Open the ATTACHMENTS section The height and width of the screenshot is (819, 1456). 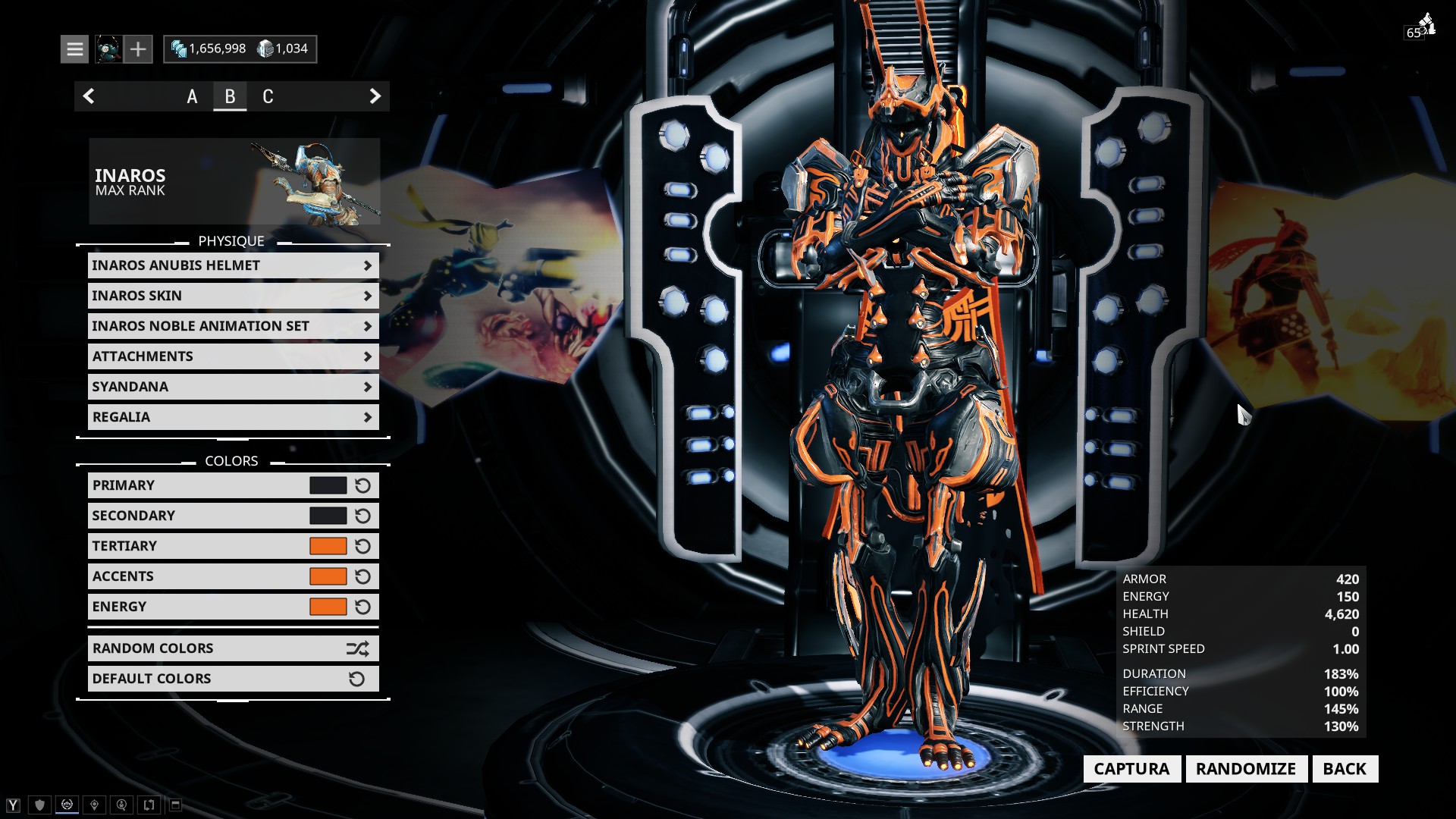pos(233,356)
